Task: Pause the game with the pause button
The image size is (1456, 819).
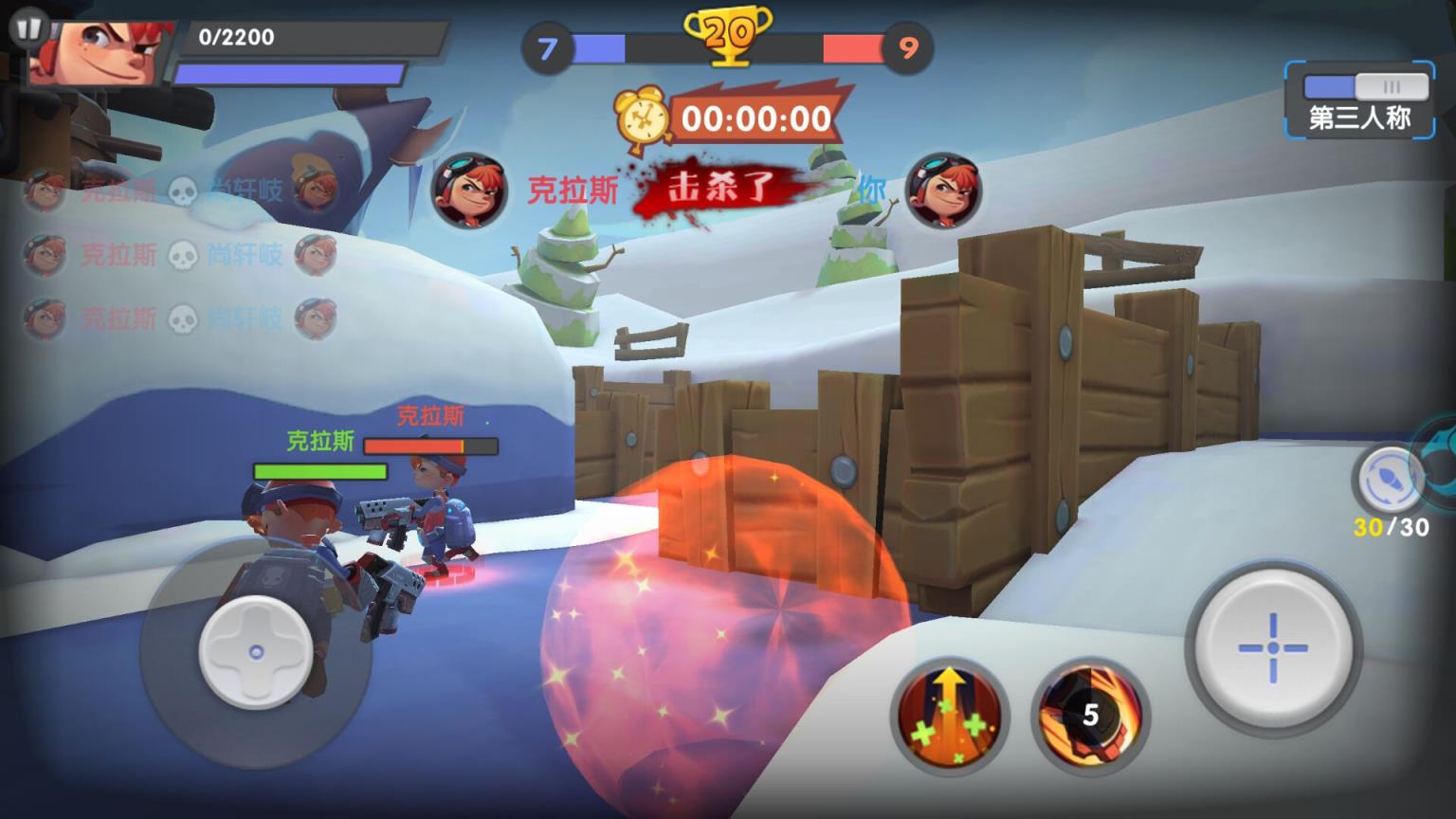Action: click(28, 27)
